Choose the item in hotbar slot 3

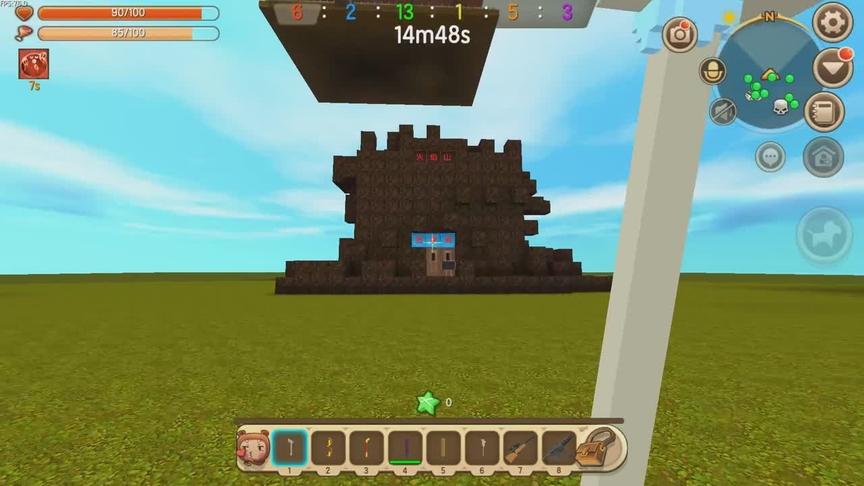coord(366,448)
